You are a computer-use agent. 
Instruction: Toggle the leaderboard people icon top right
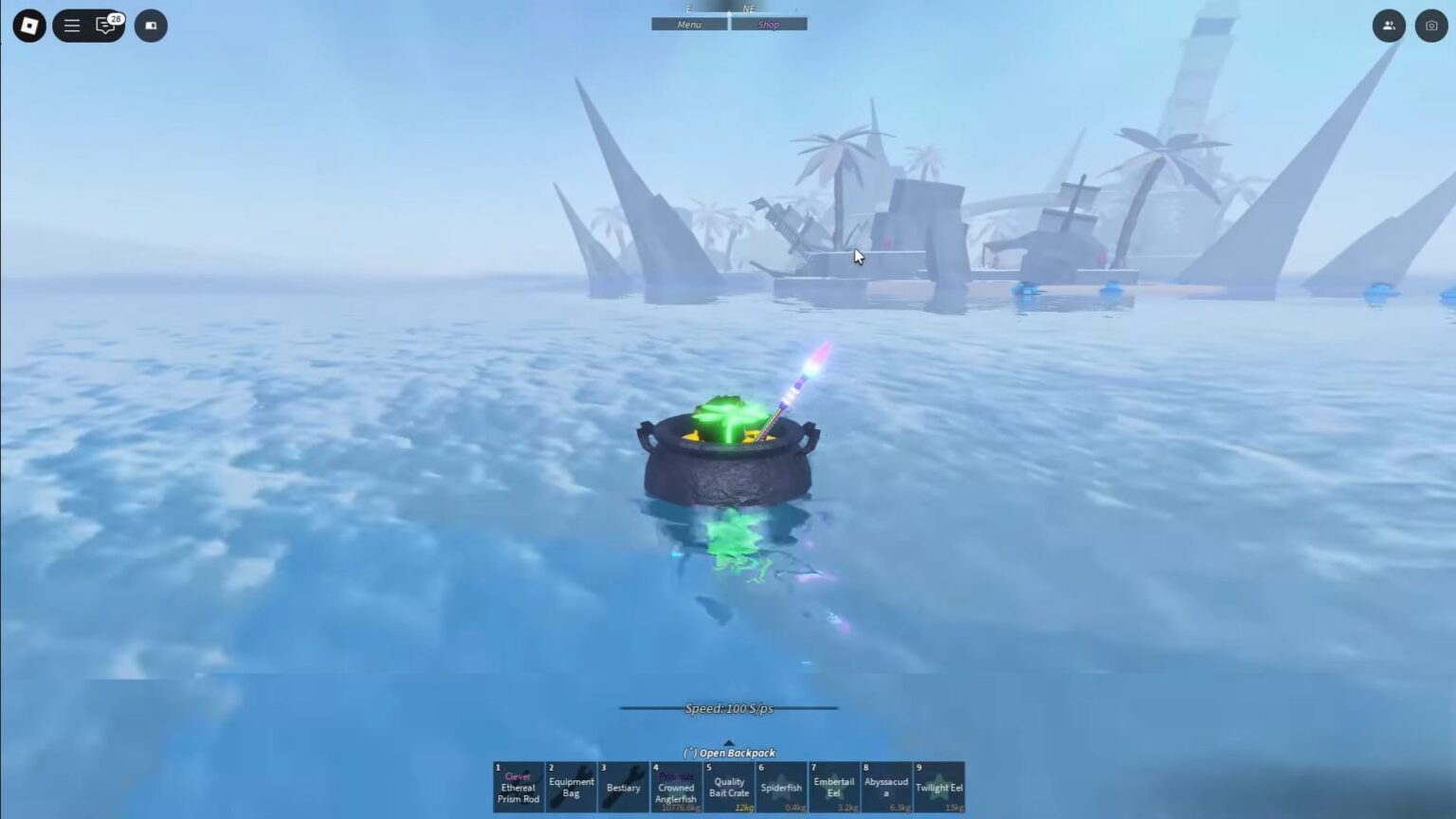1389,26
